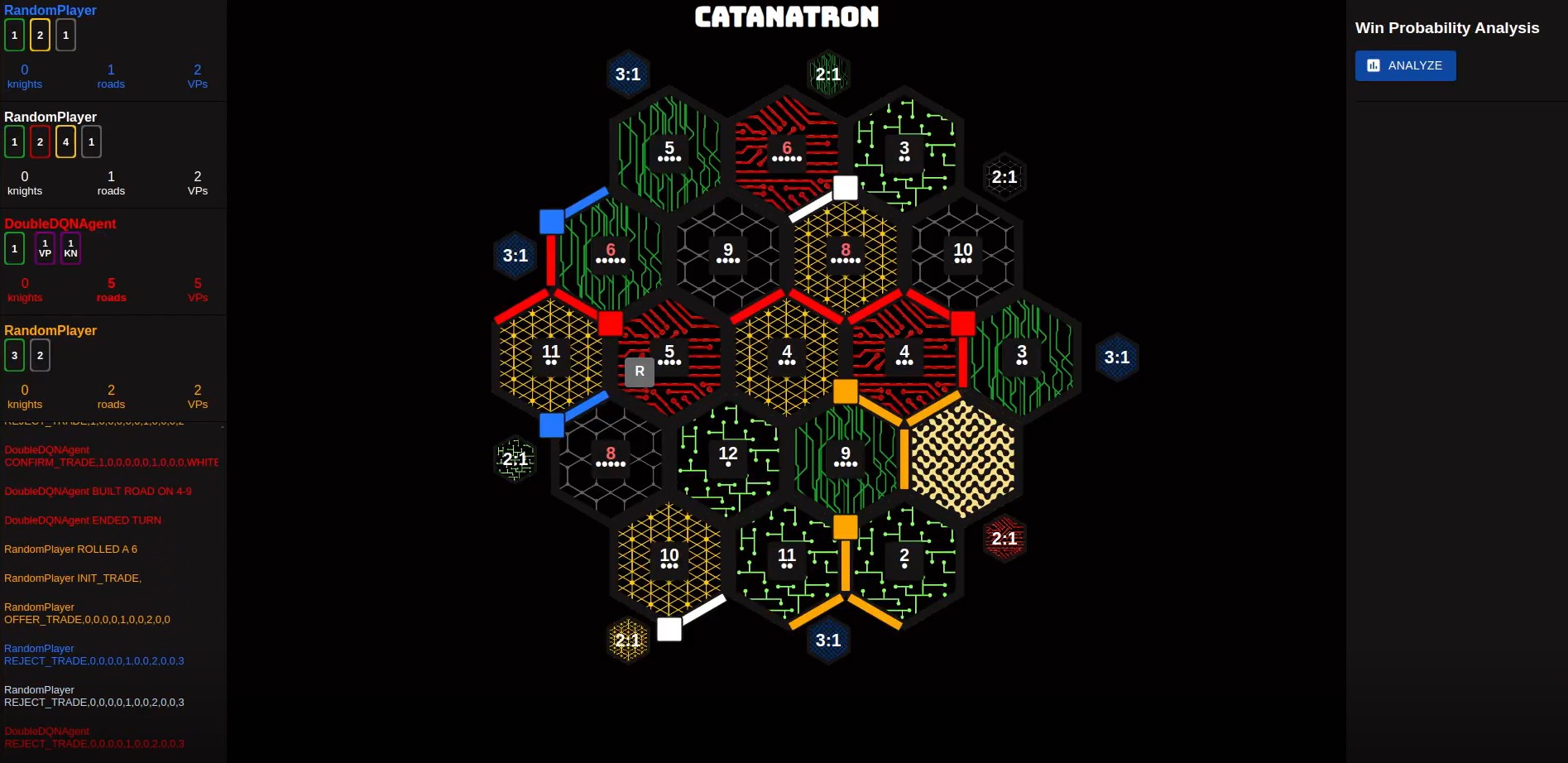Click the 3:1 port on the far right edge
The height and width of the screenshot is (763, 1568).
coord(1116,357)
